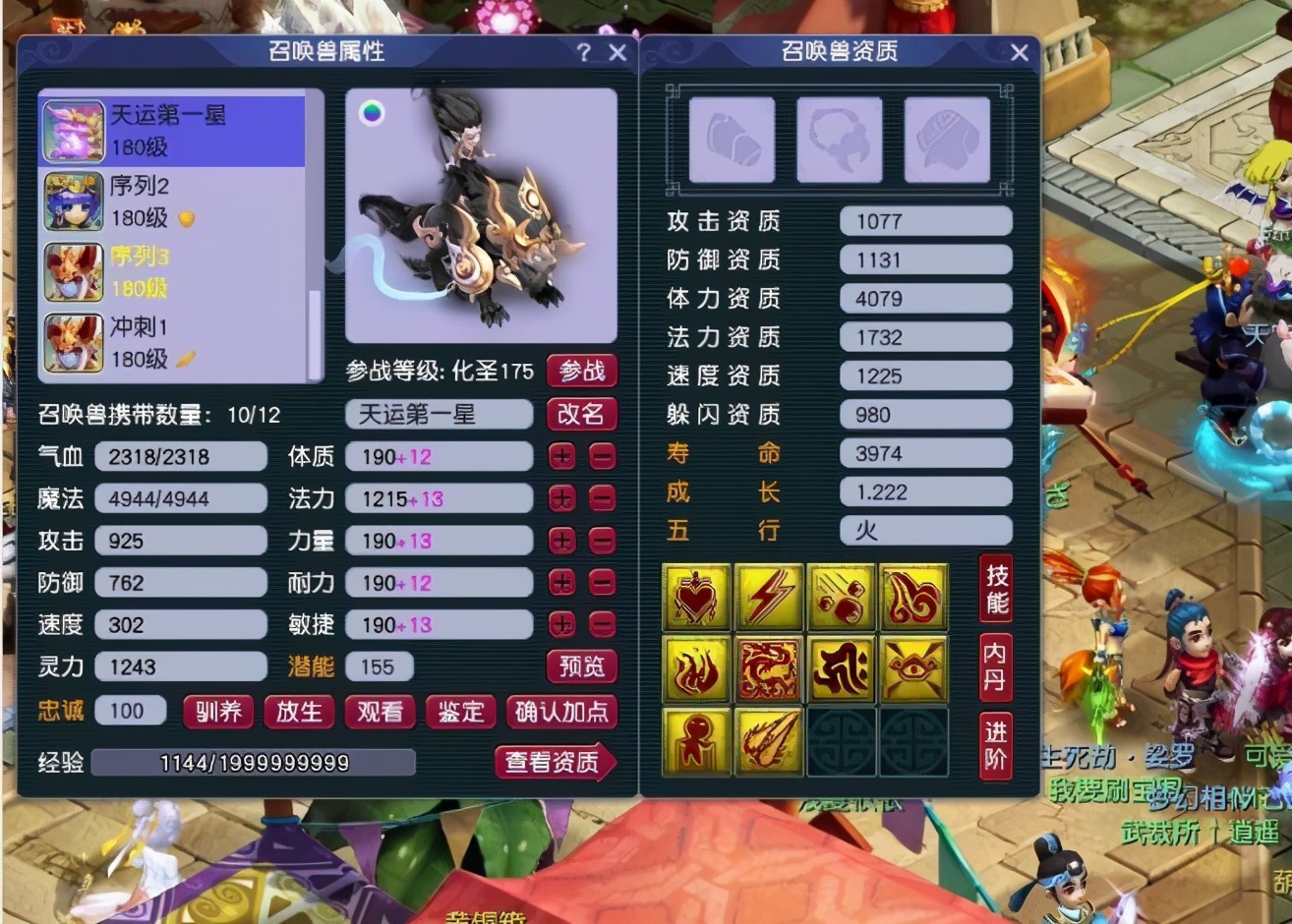
Task: Select the dragon pattern skill icon
Action: (769, 668)
